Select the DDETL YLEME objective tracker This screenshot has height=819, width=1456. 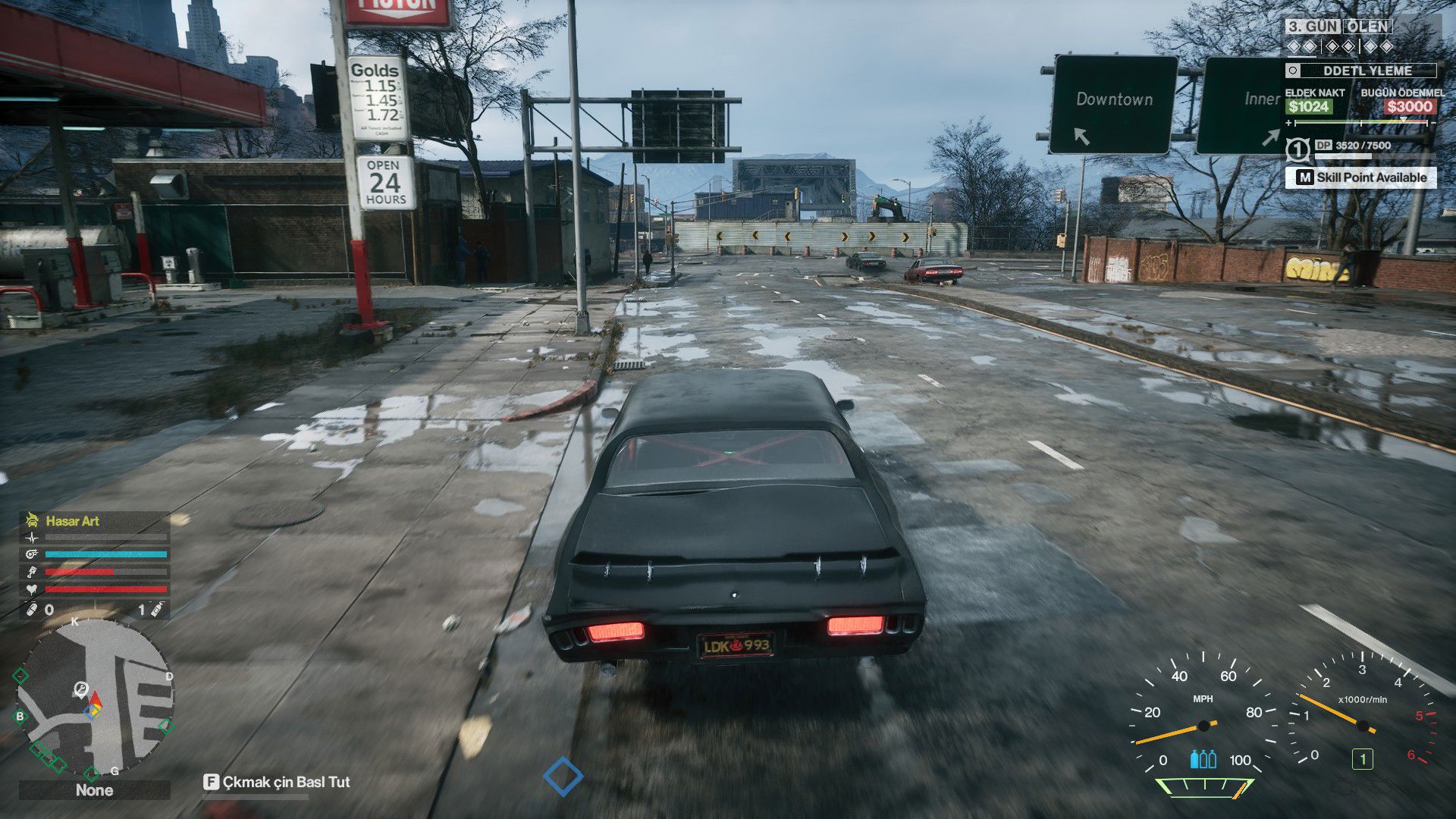[x=1360, y=71]
